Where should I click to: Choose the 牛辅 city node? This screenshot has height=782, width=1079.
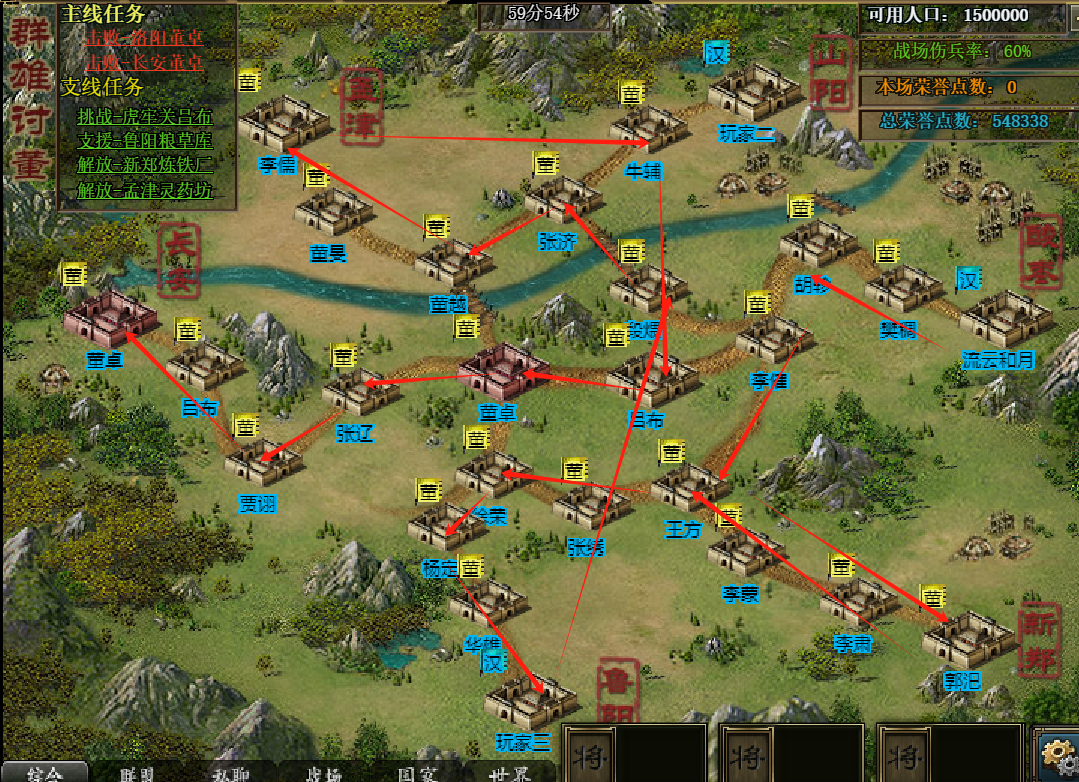coord(647,128)
